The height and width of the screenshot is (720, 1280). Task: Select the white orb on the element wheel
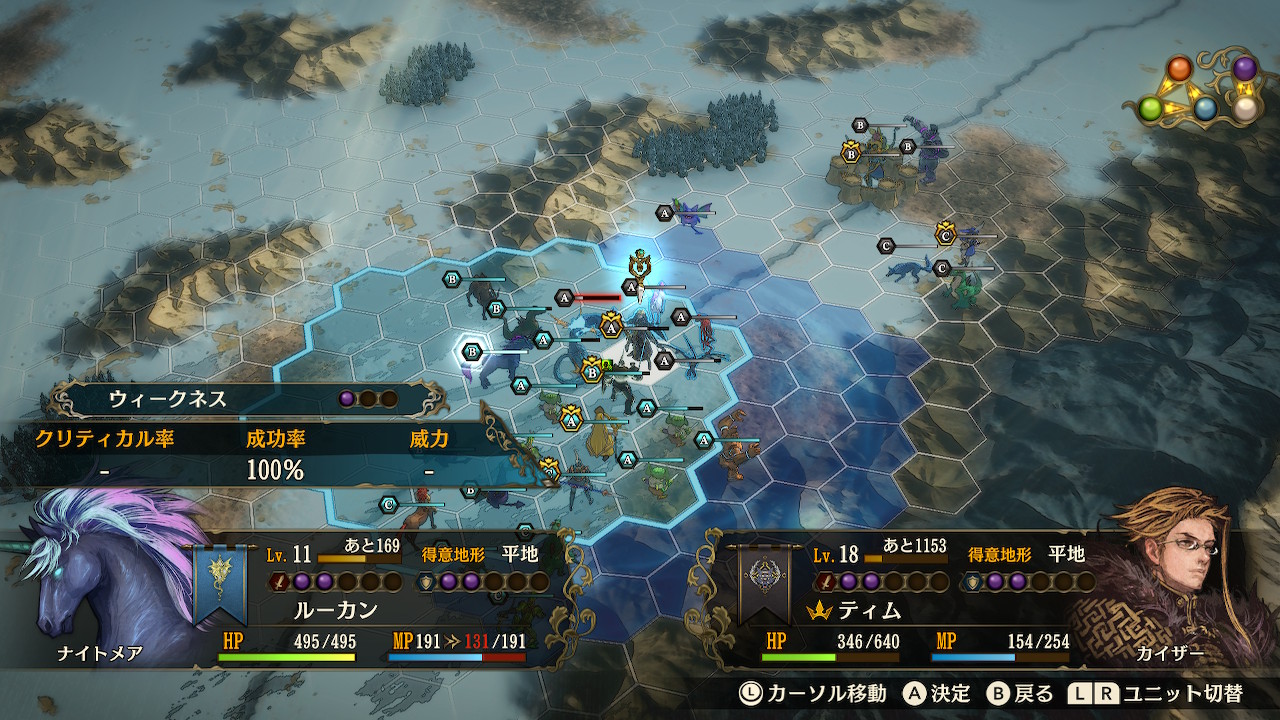click(x=1243, y=109)
